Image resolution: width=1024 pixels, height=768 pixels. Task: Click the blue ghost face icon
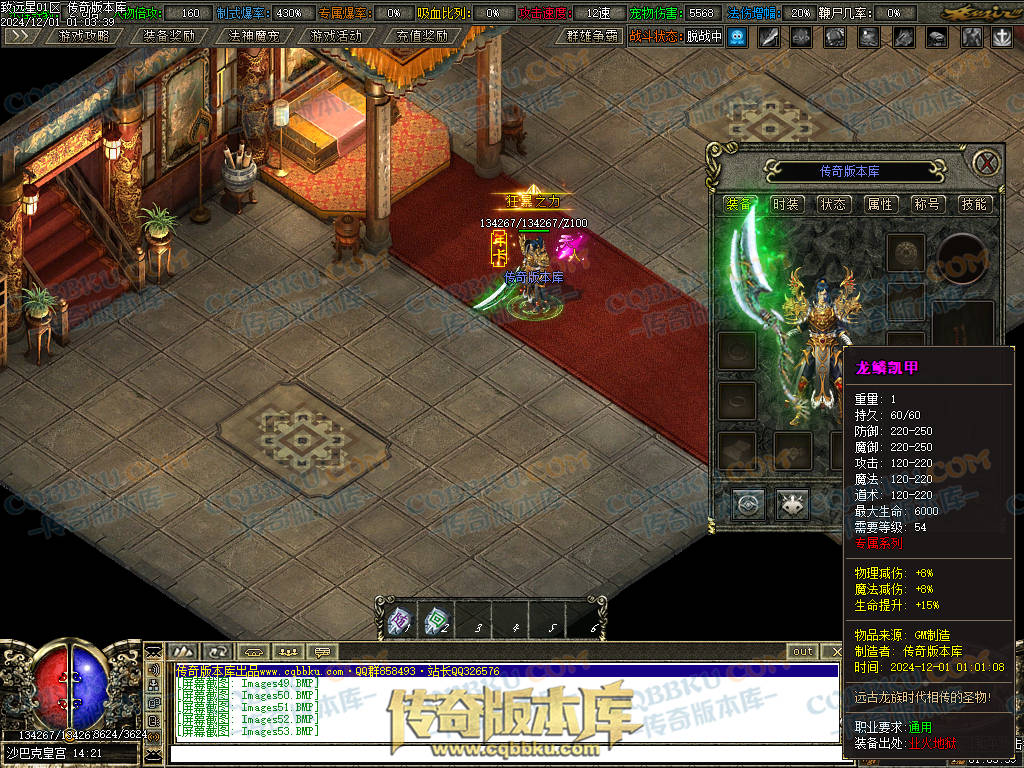[x=737, y=37]
